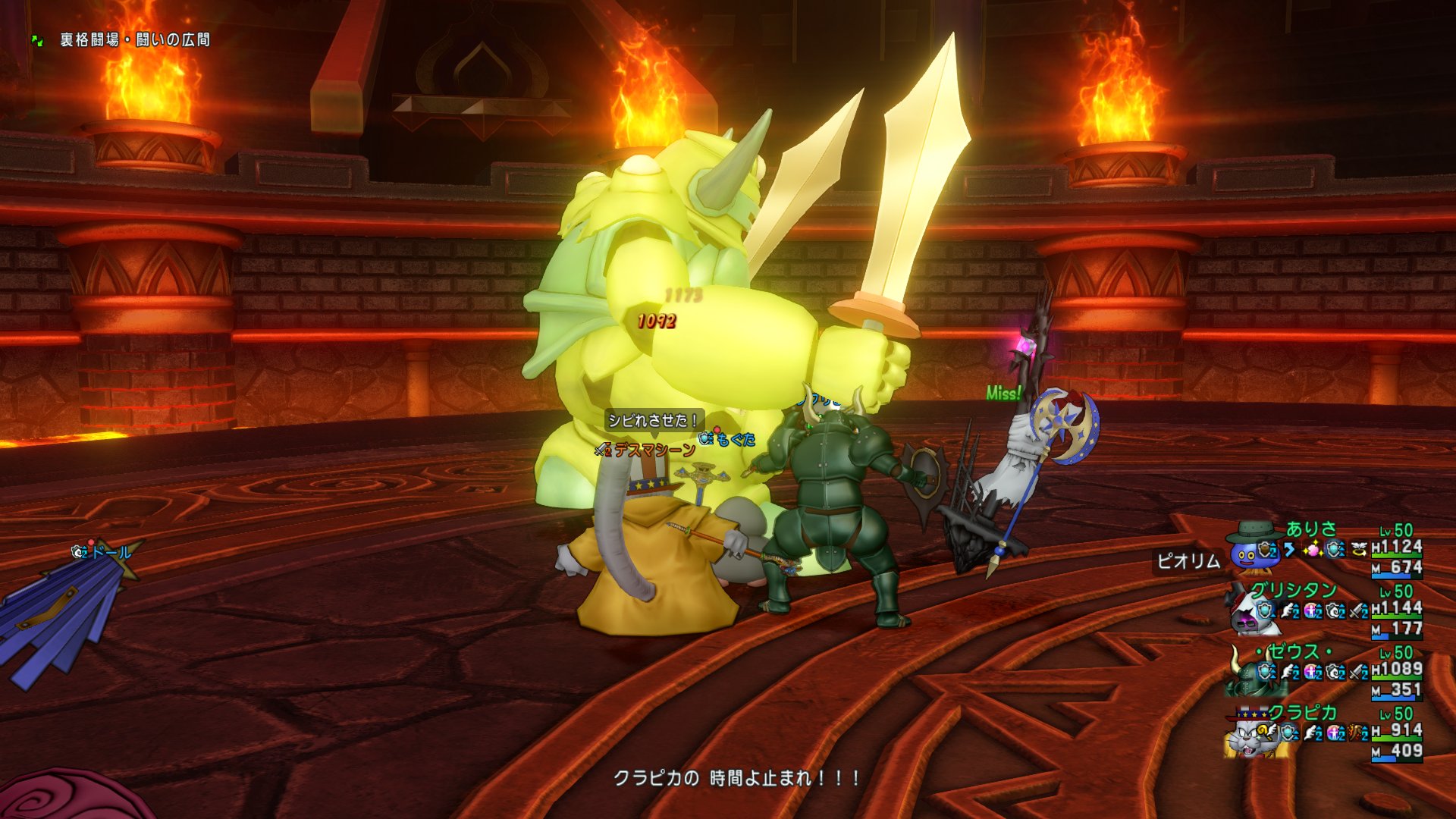Click the もぐた ally name tag
The height and width of the screenshot is (819, 1456).
735,439
